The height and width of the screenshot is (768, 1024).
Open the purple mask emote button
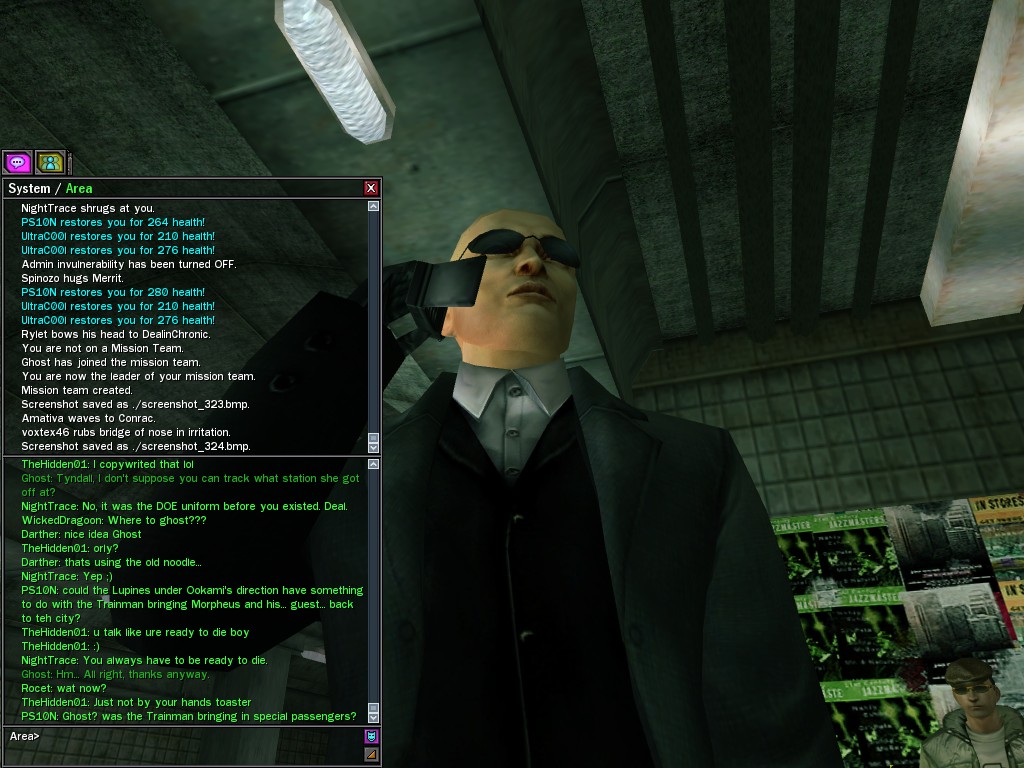371,737
